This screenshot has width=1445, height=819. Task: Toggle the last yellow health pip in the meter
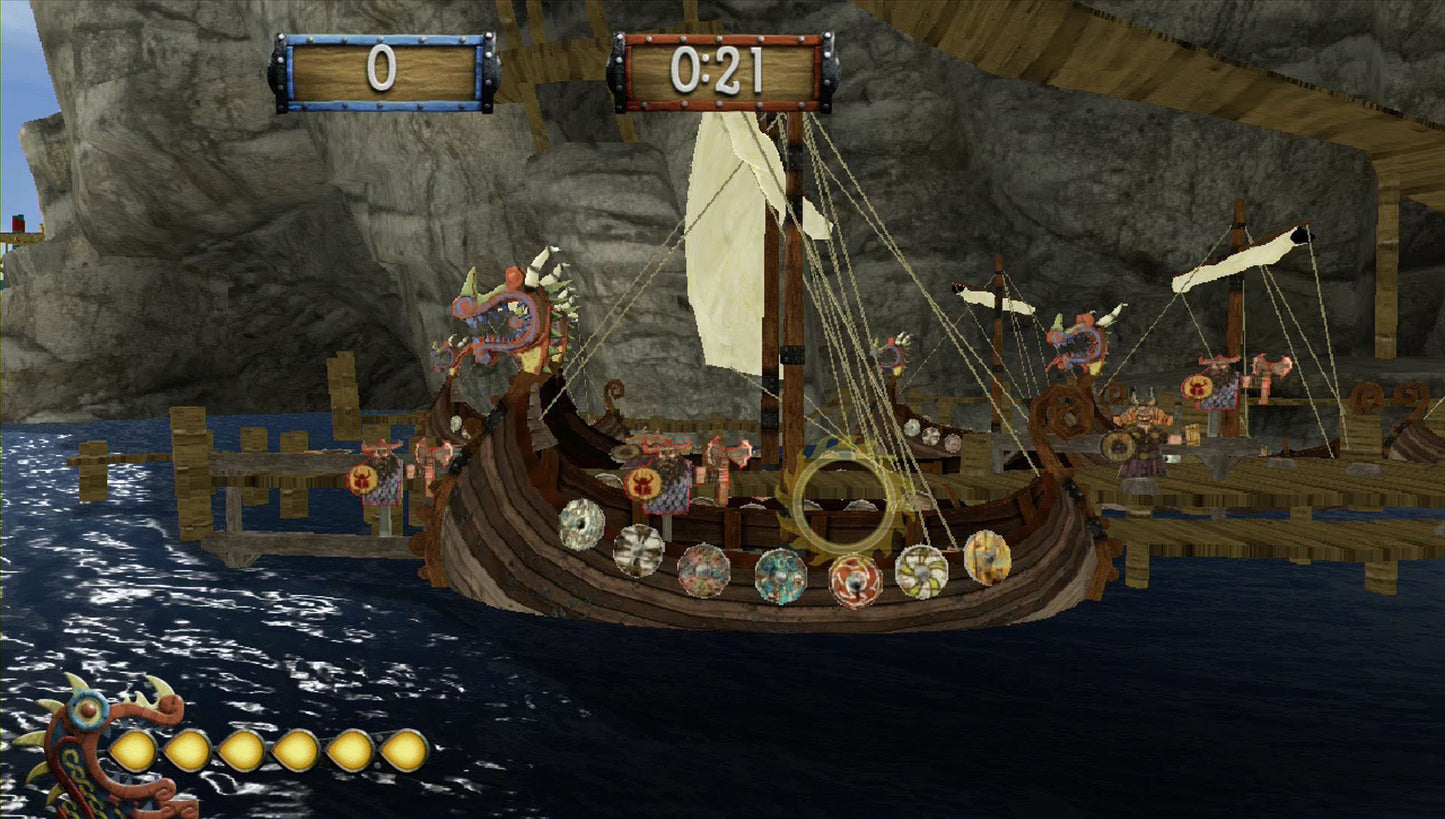point(404,748)
